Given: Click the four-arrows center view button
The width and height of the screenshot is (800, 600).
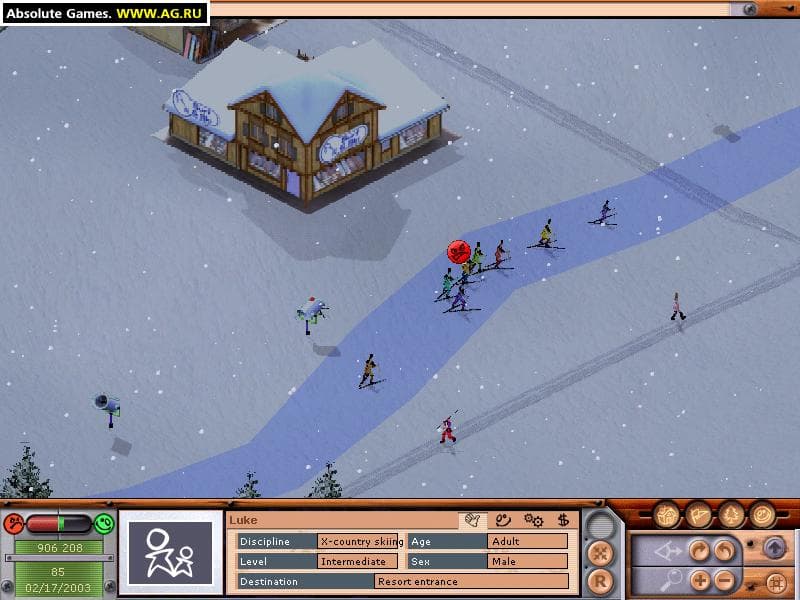Looking at the screenshot, I should [x=600, y=551].
